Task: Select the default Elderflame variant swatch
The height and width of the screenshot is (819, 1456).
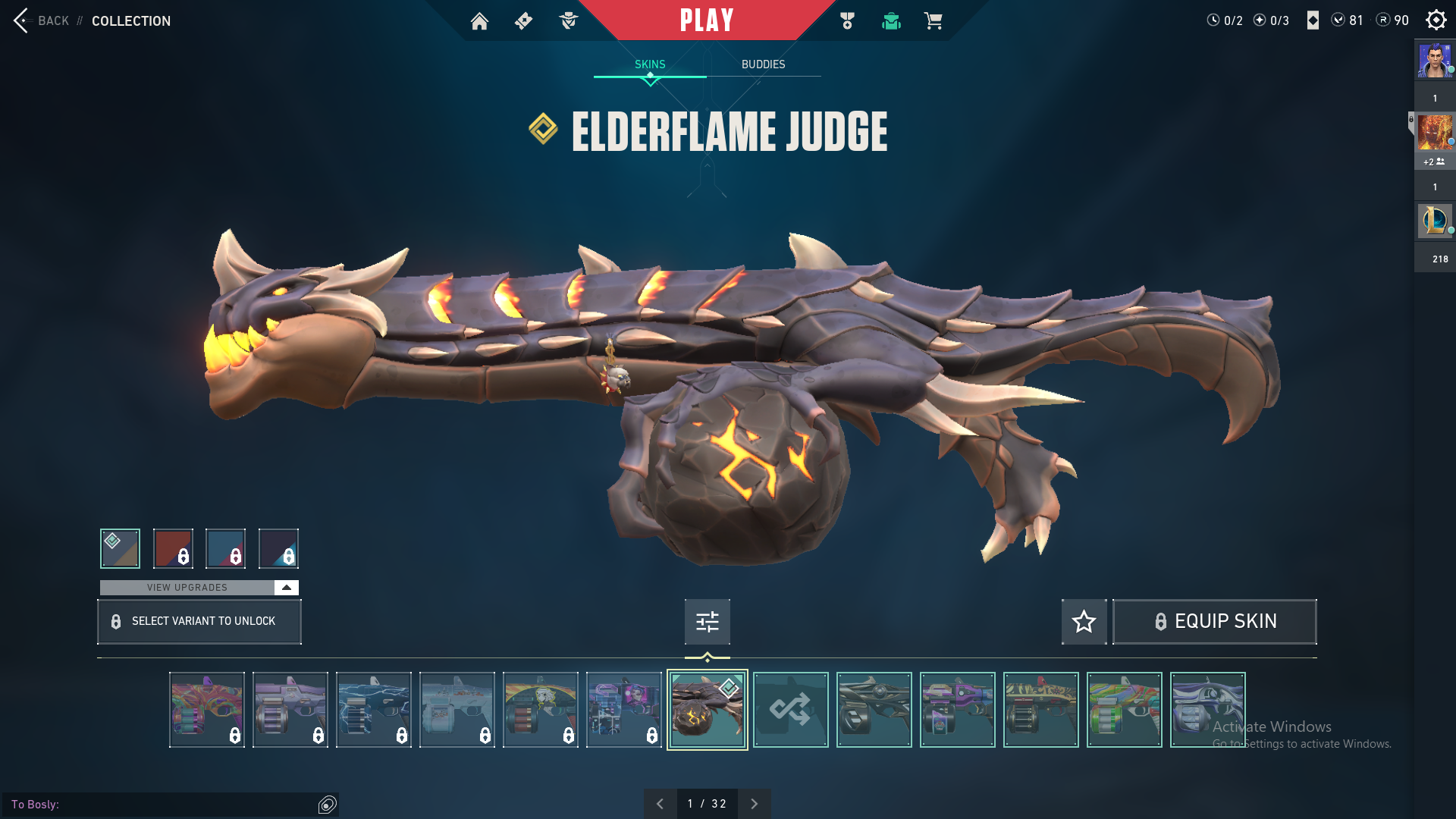Action: 120,548
